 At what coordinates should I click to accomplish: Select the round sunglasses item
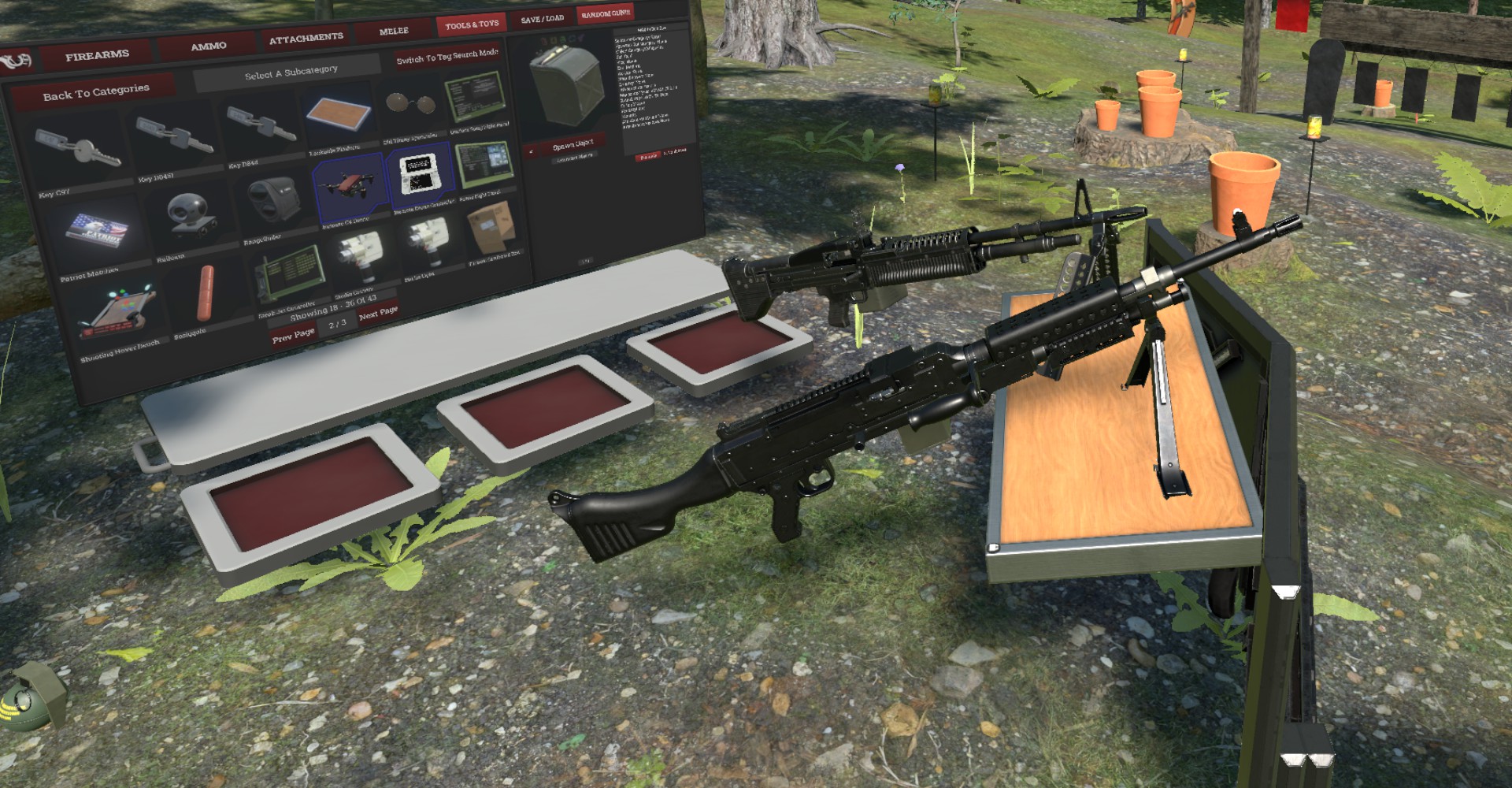click(x=410, y=105)
